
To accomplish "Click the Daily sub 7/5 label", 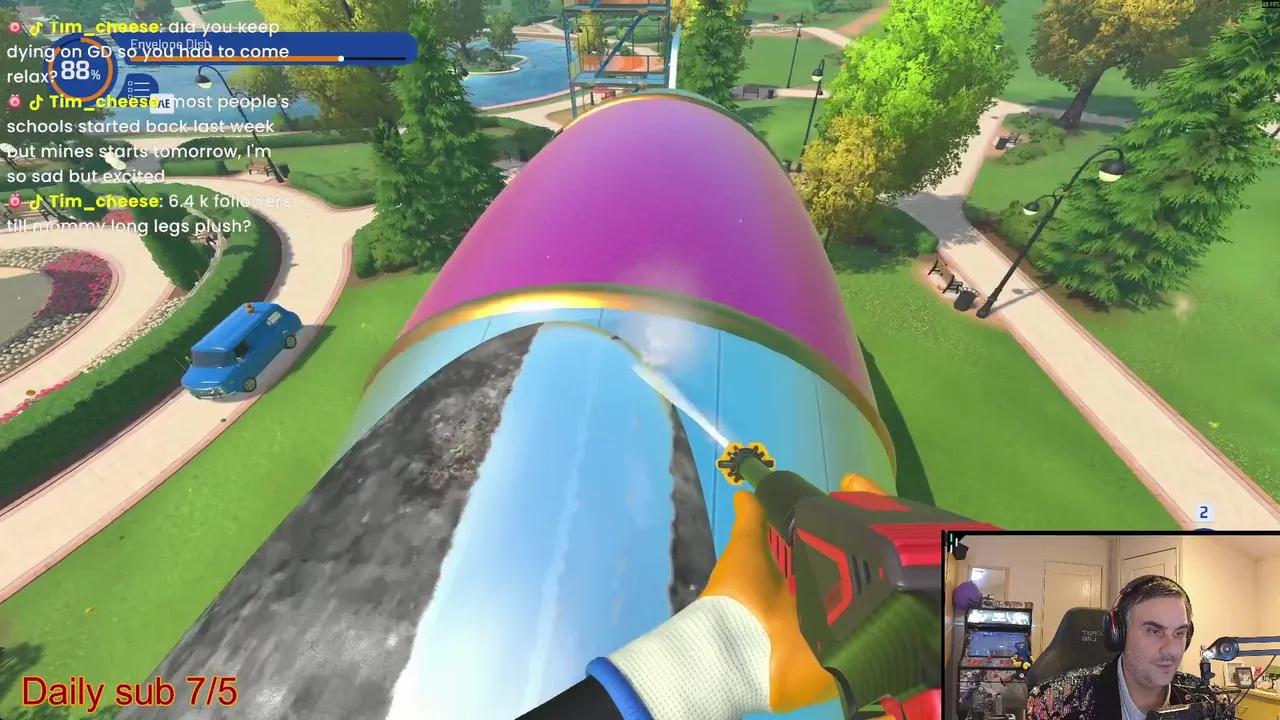I will click(128, 691).
